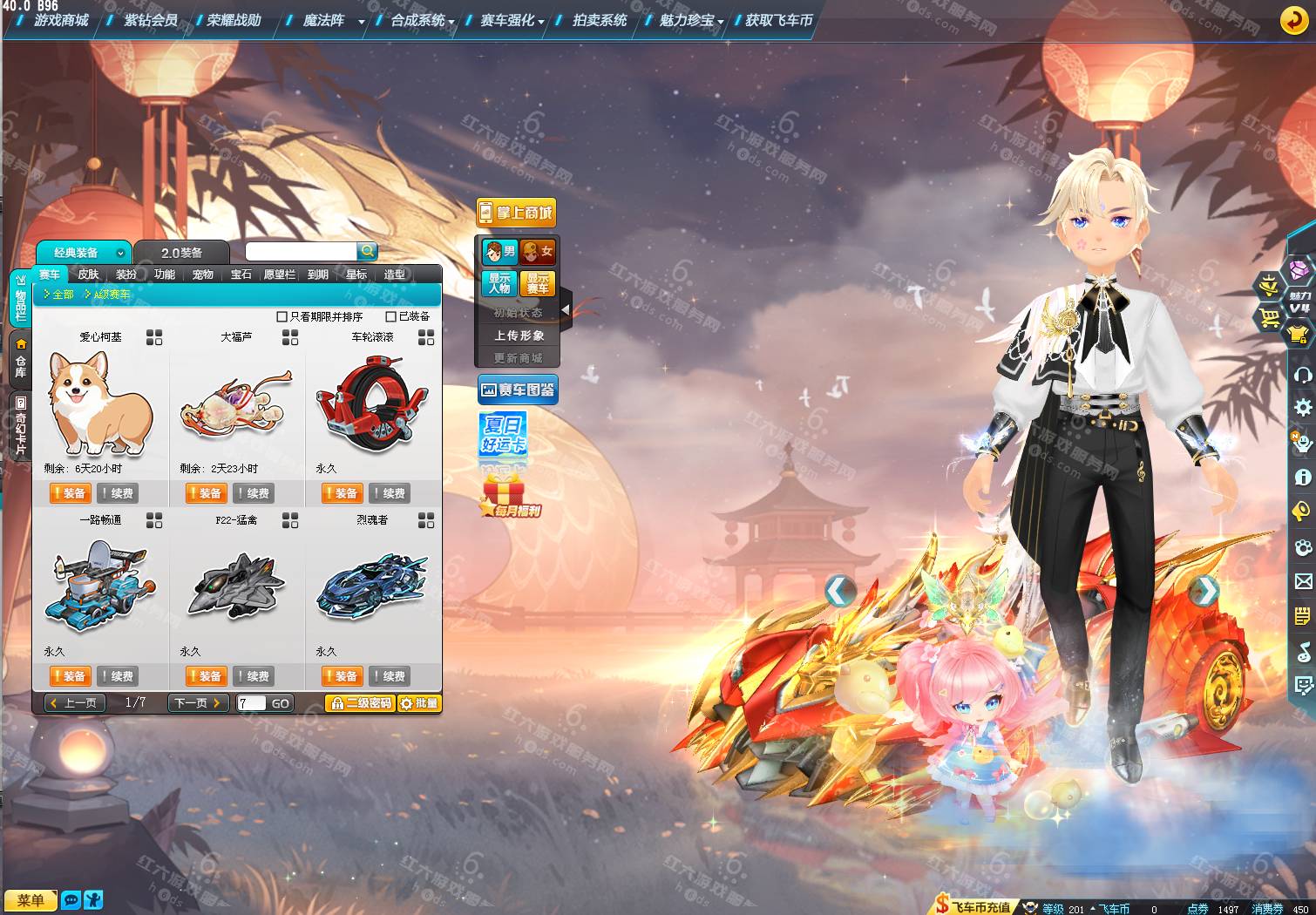Open the 赛车图鉴 car gallery
The height and width of the screenshot is (915, 1316).
[x=518, y=390]
